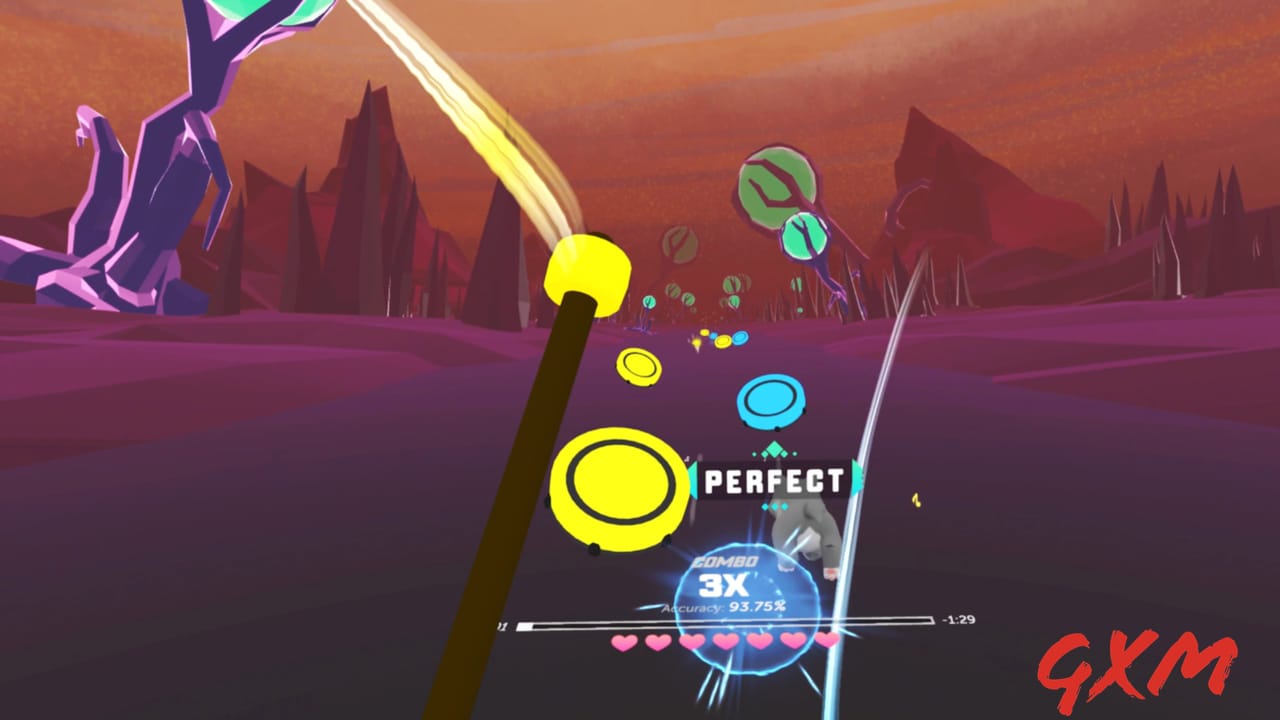Screen dimensions: 1280x720
Task: Click the -1:29 time remaining display
Action: point(957,620)
